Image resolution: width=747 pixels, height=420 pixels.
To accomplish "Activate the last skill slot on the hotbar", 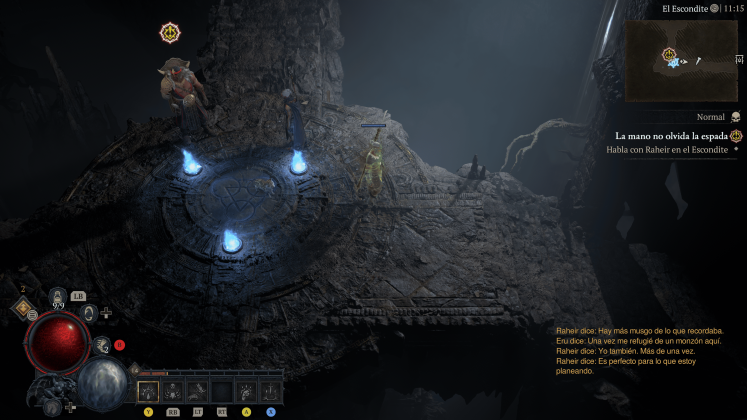I will tap(270, 390).
